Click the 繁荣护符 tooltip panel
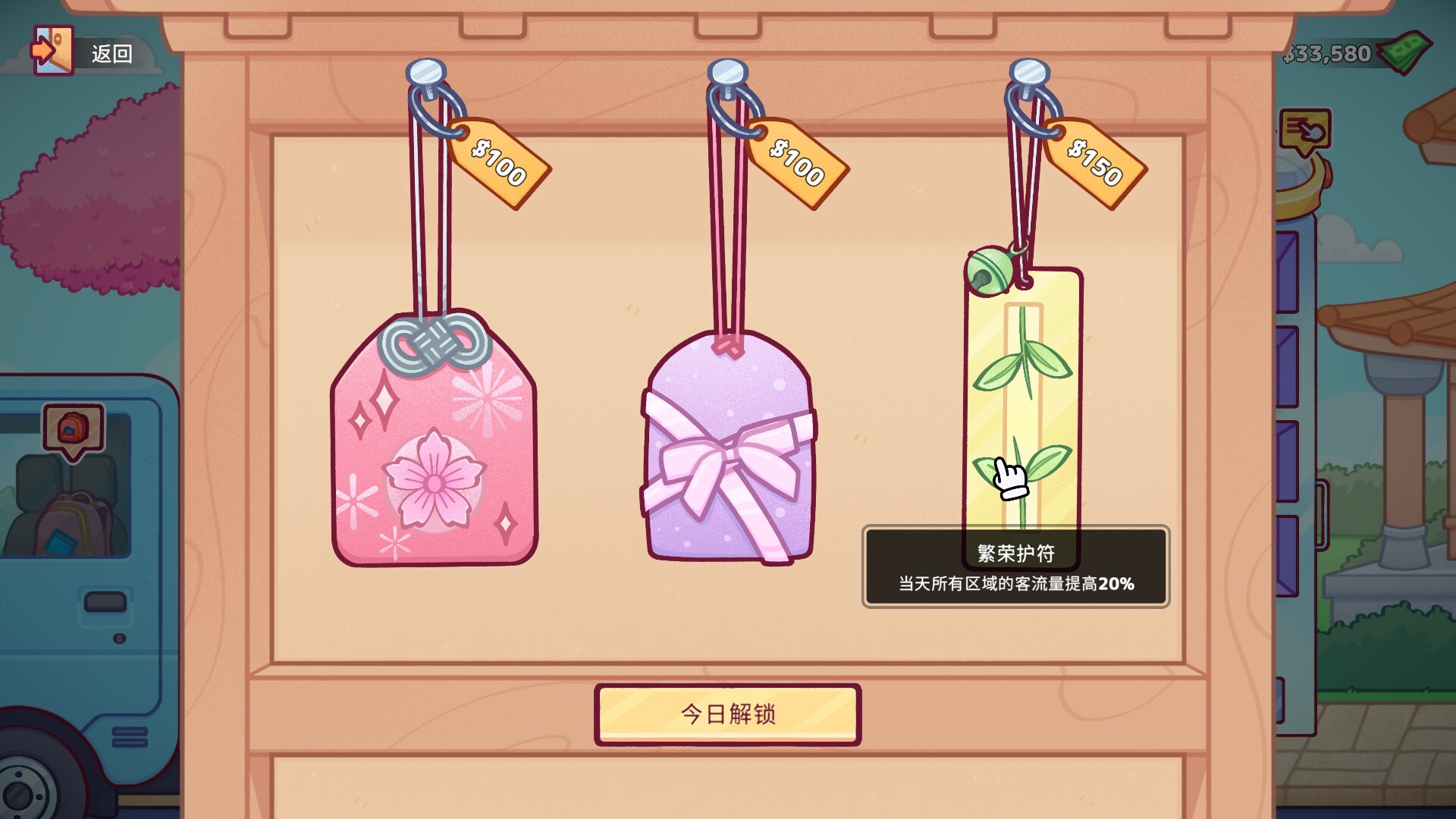The image size is (1456, 819). coord(1016,567)
